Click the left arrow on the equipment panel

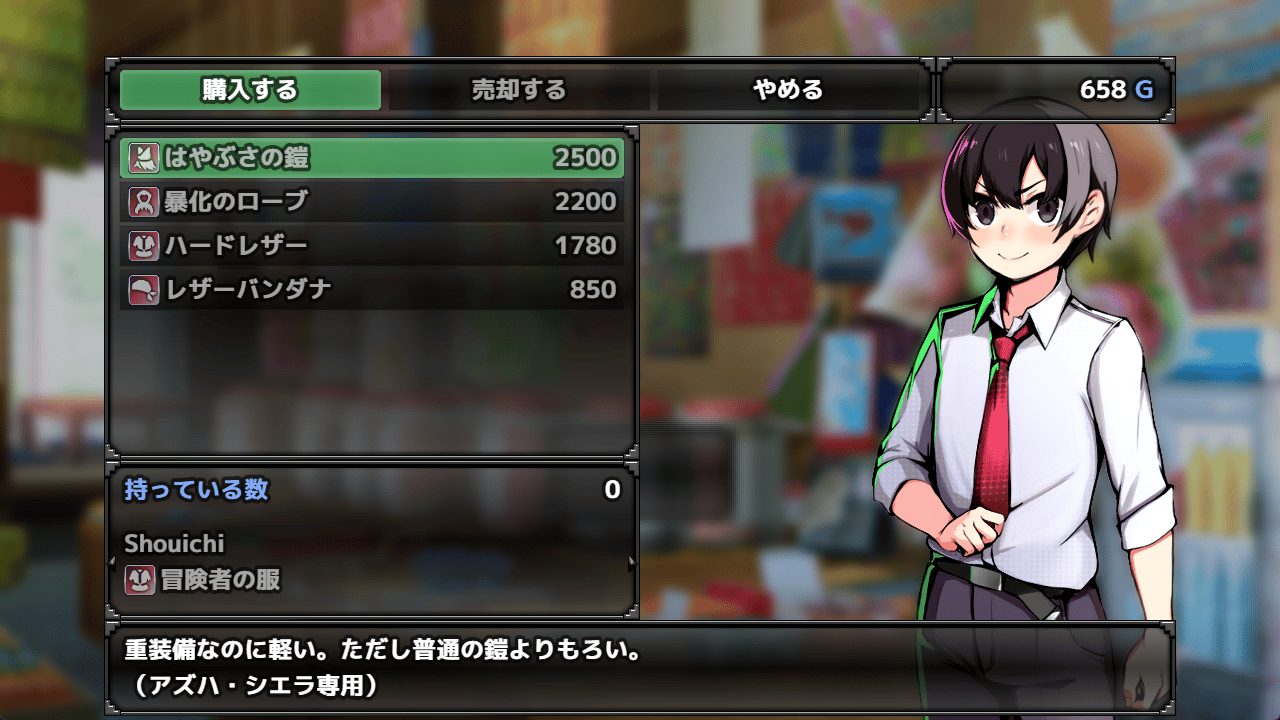coord(113,564)
